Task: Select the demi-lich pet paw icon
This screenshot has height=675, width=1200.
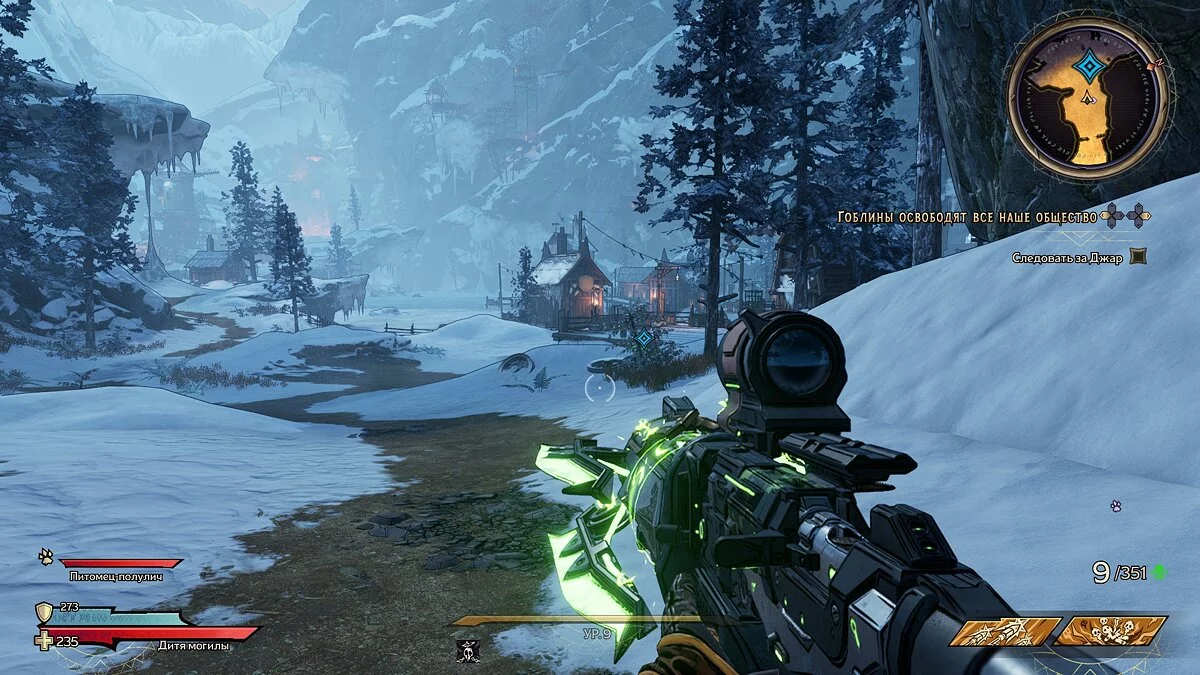Action: (46, 556)
